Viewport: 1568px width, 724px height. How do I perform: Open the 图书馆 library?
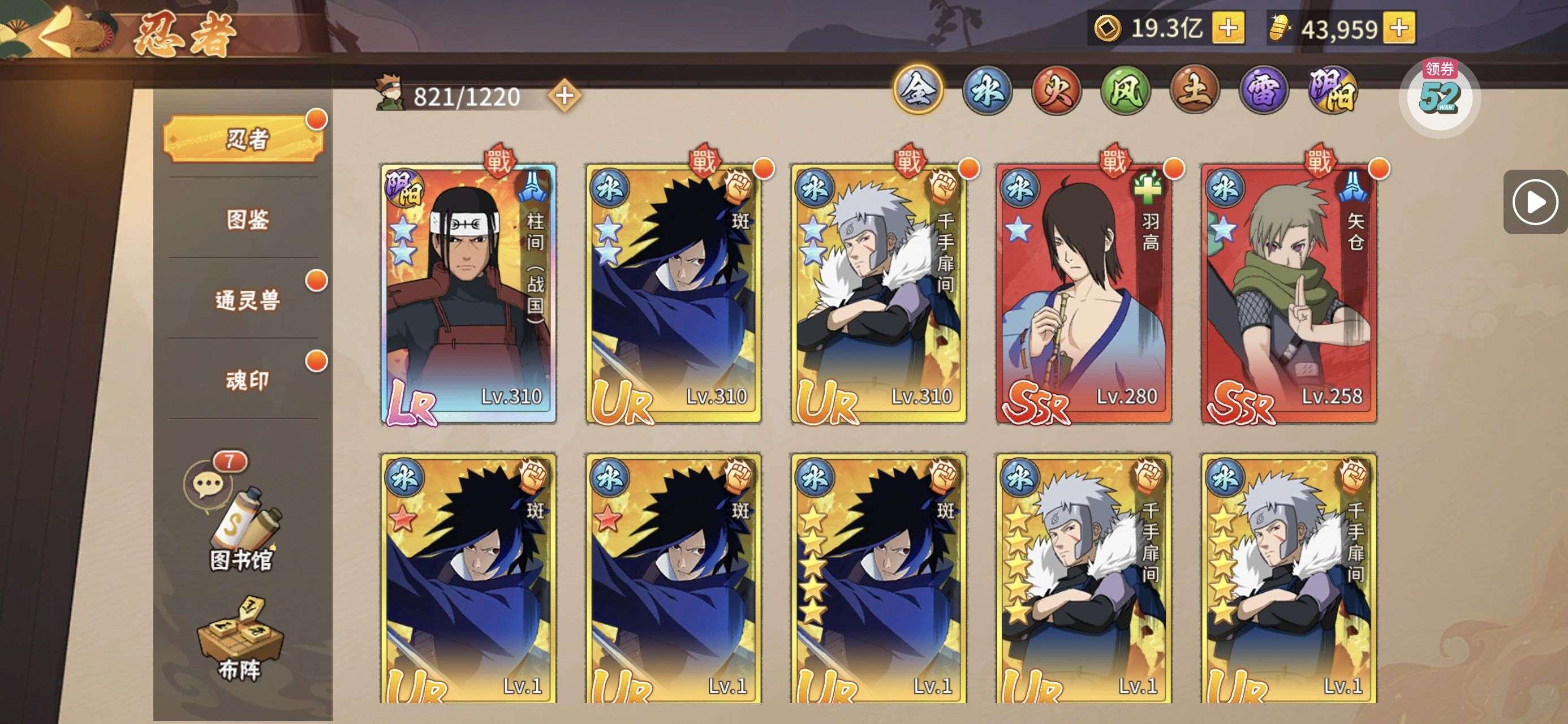[x=240, y=530]
